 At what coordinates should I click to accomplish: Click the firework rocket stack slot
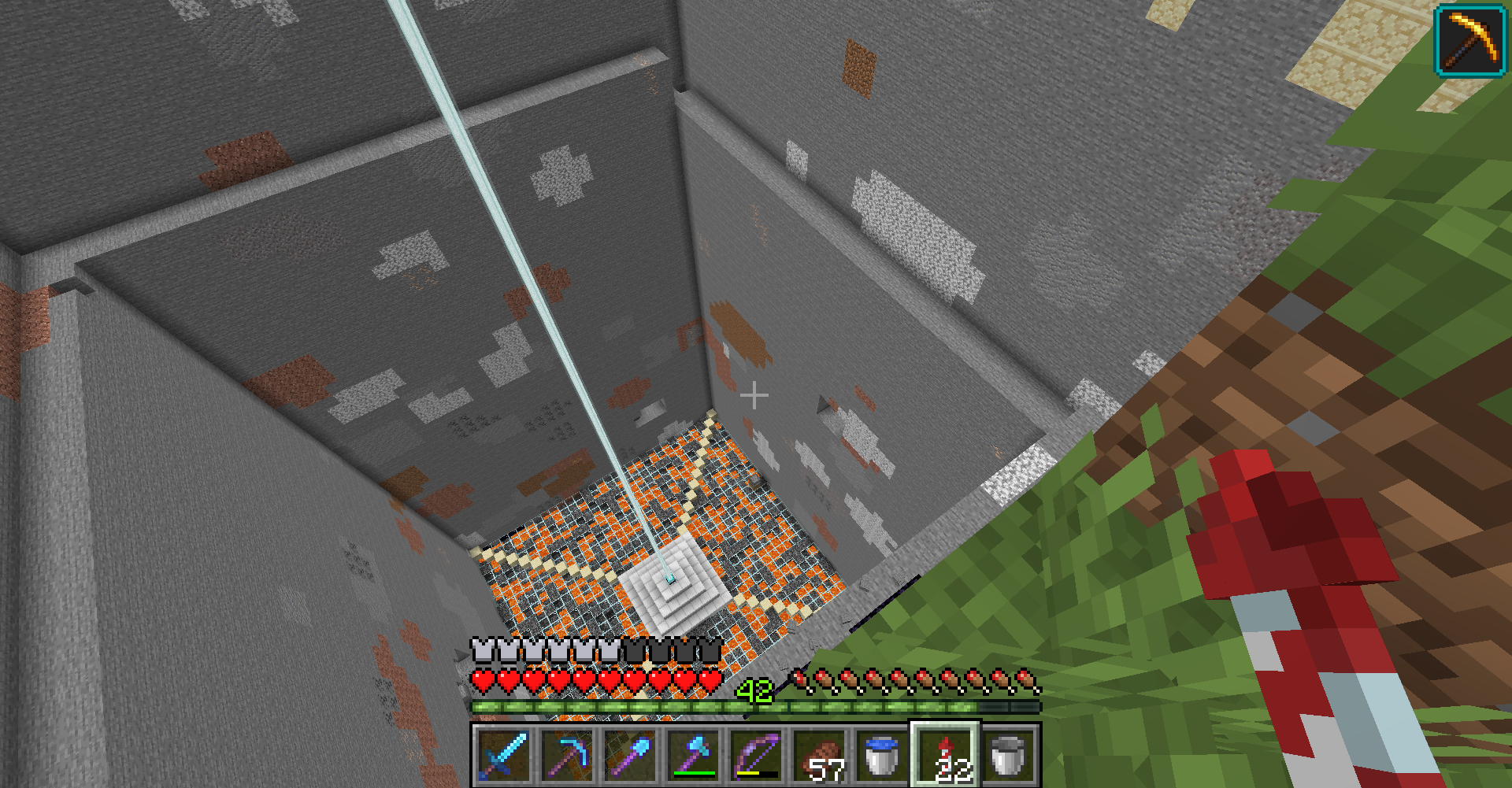tap(944, 755)
